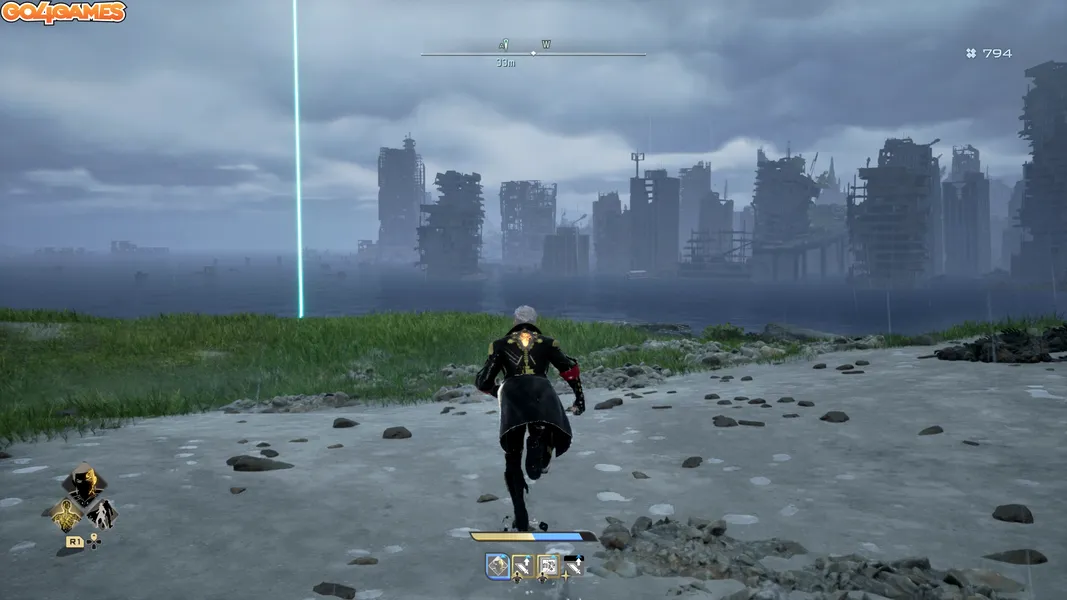
Task: Open the GO4GAMES watermark logo
Action: 63,13
